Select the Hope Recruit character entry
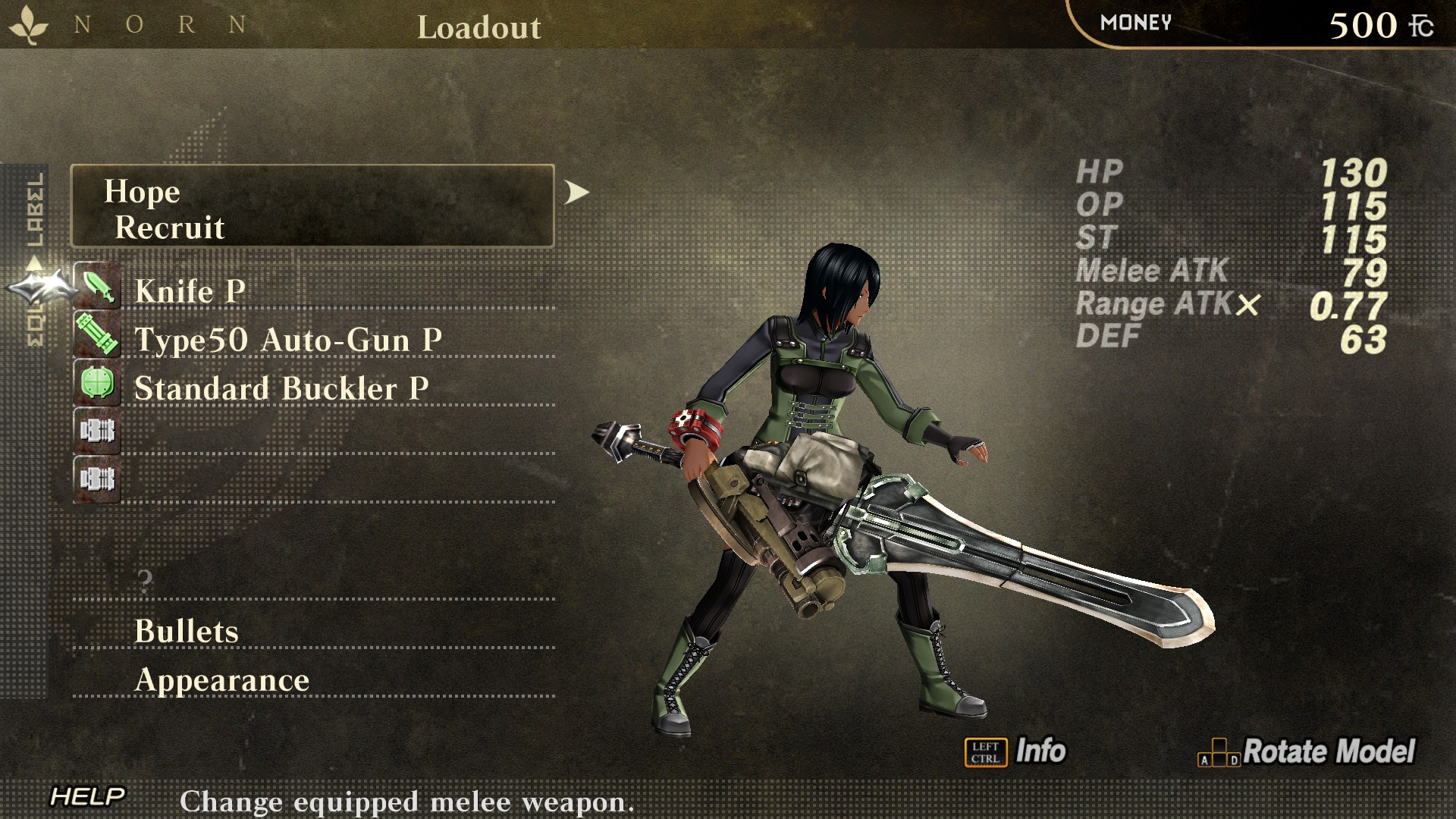The image size is (1456, 819). (x=312, y=206)
